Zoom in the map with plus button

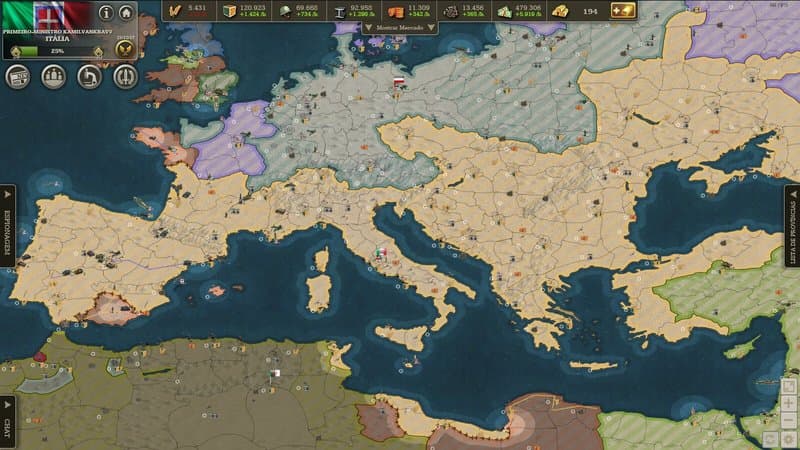[789, 402]
